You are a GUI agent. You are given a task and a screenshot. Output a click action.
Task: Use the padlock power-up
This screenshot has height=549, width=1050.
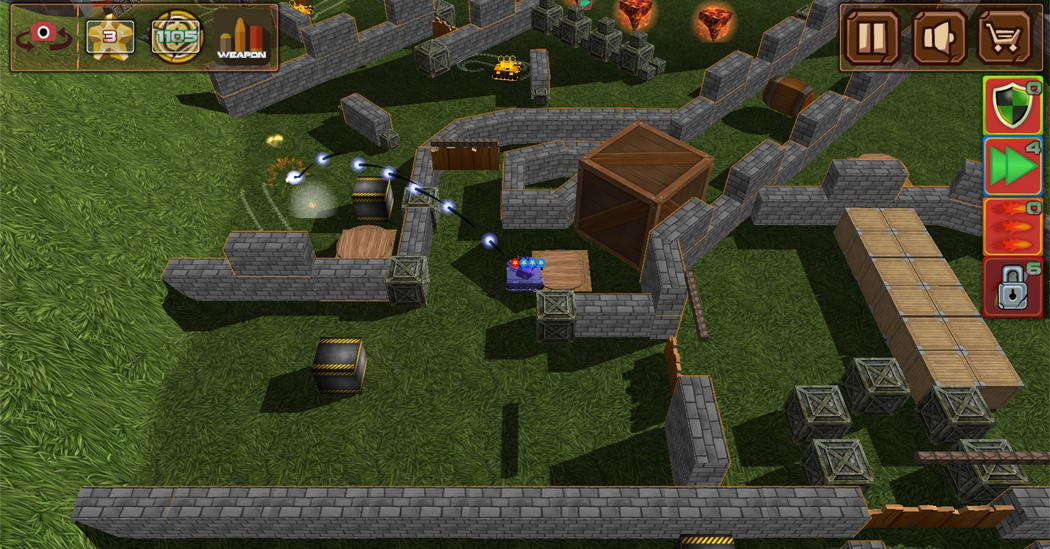[1012, 288]
